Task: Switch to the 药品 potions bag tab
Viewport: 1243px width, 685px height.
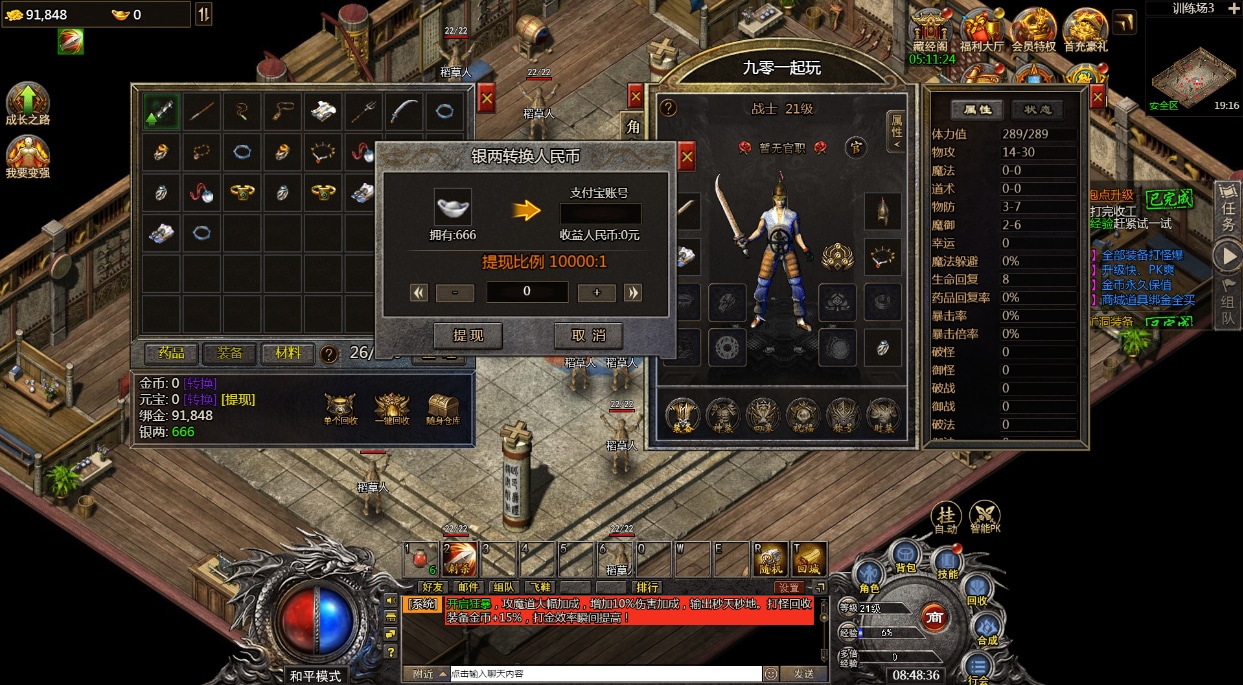Action: [171, 353]
